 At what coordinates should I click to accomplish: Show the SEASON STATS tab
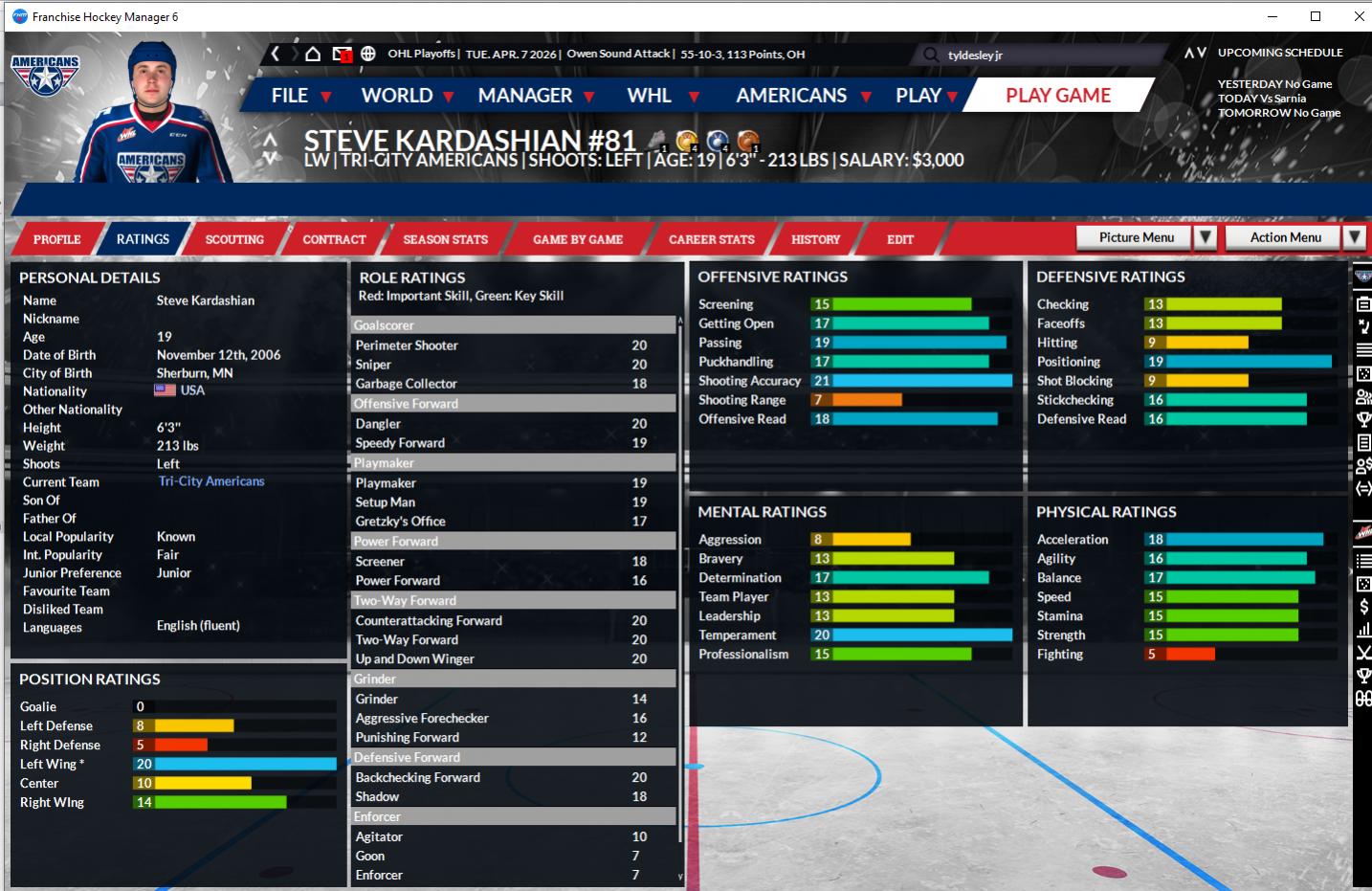445,239
